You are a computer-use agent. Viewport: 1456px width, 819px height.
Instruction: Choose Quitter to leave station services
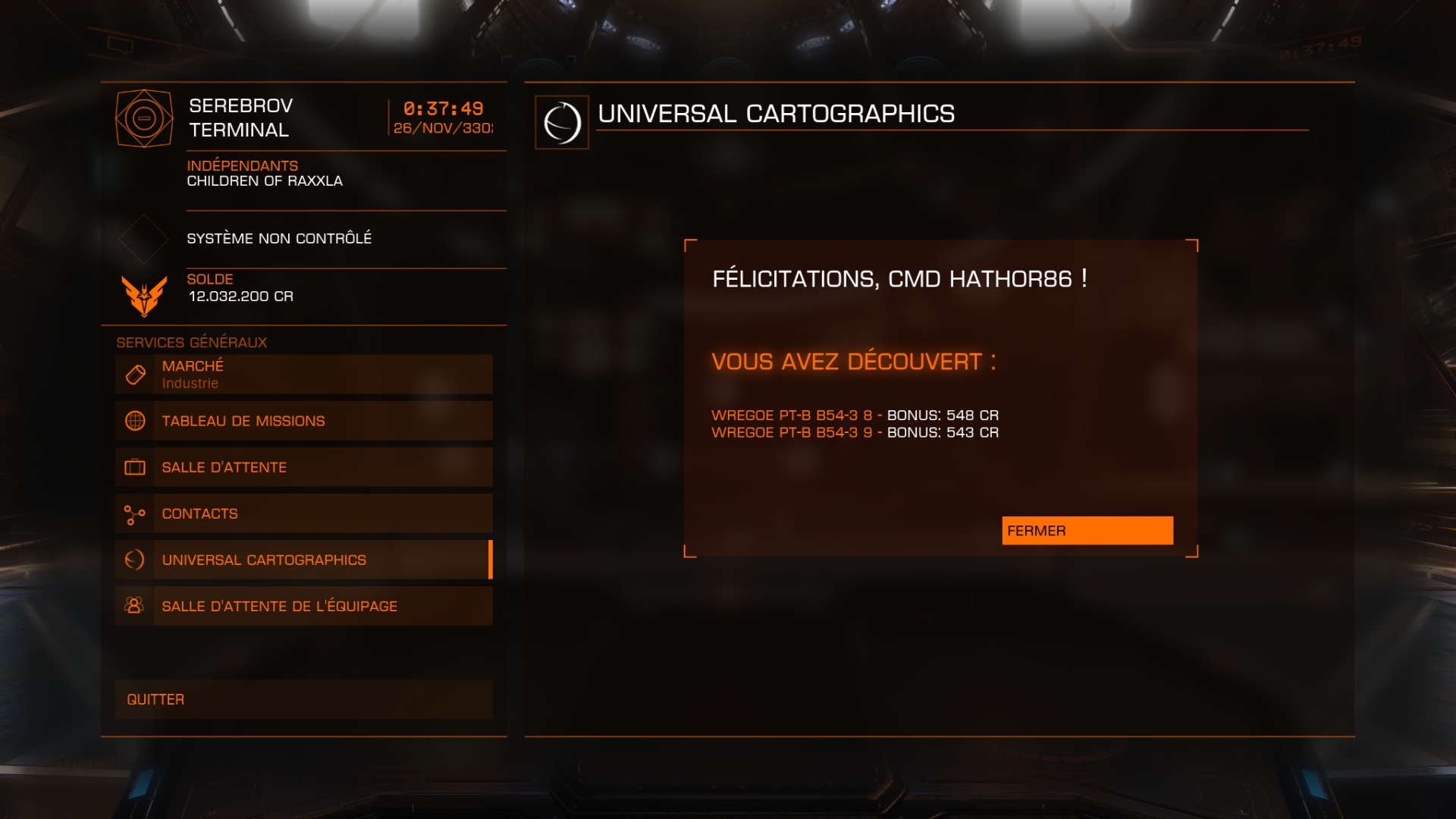click(x=303, y=699)
